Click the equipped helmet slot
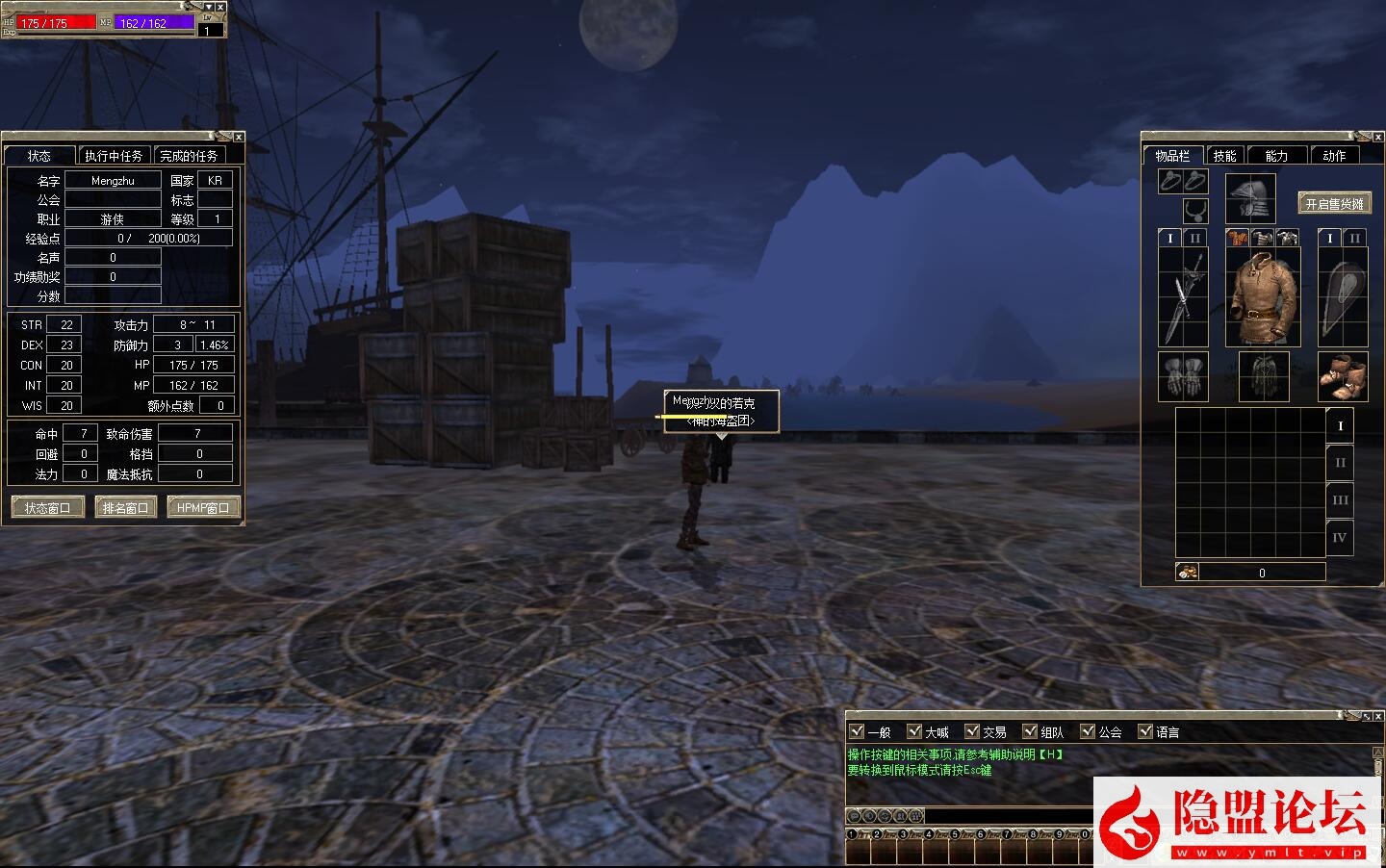Screen dimensions: 1386x868 (x=1250, y=198)
